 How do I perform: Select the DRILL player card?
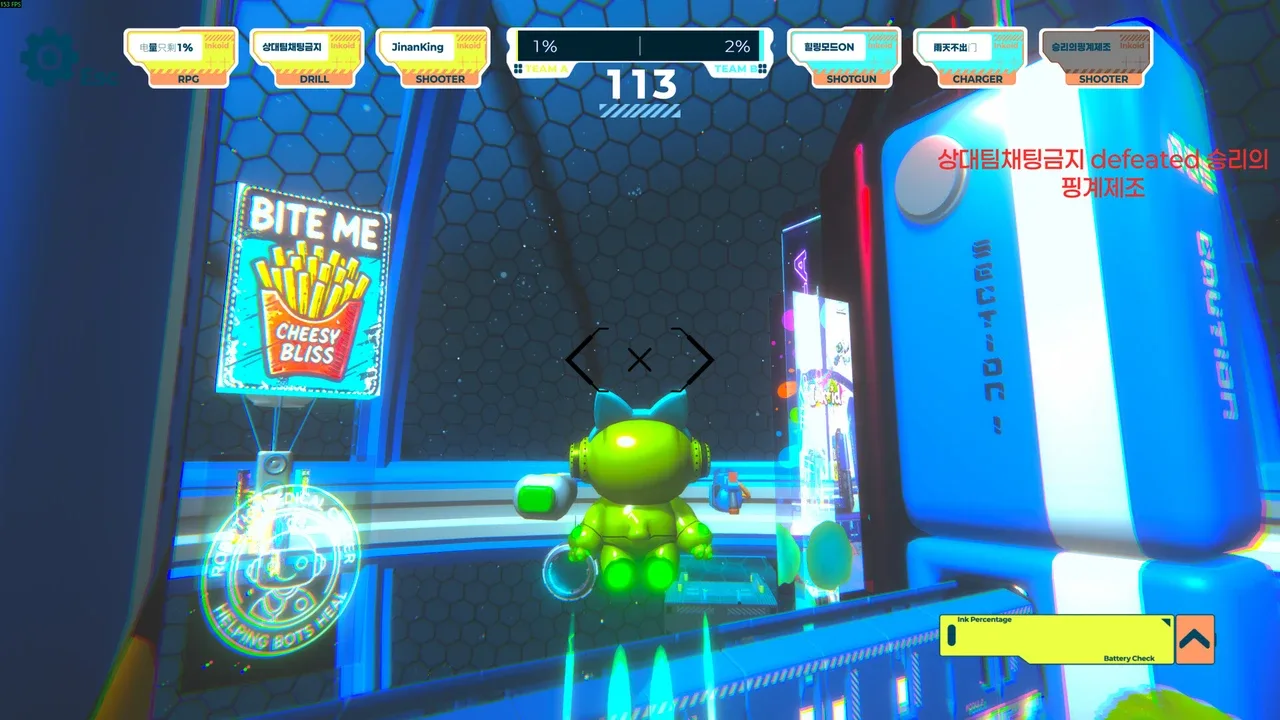point(307,58)
